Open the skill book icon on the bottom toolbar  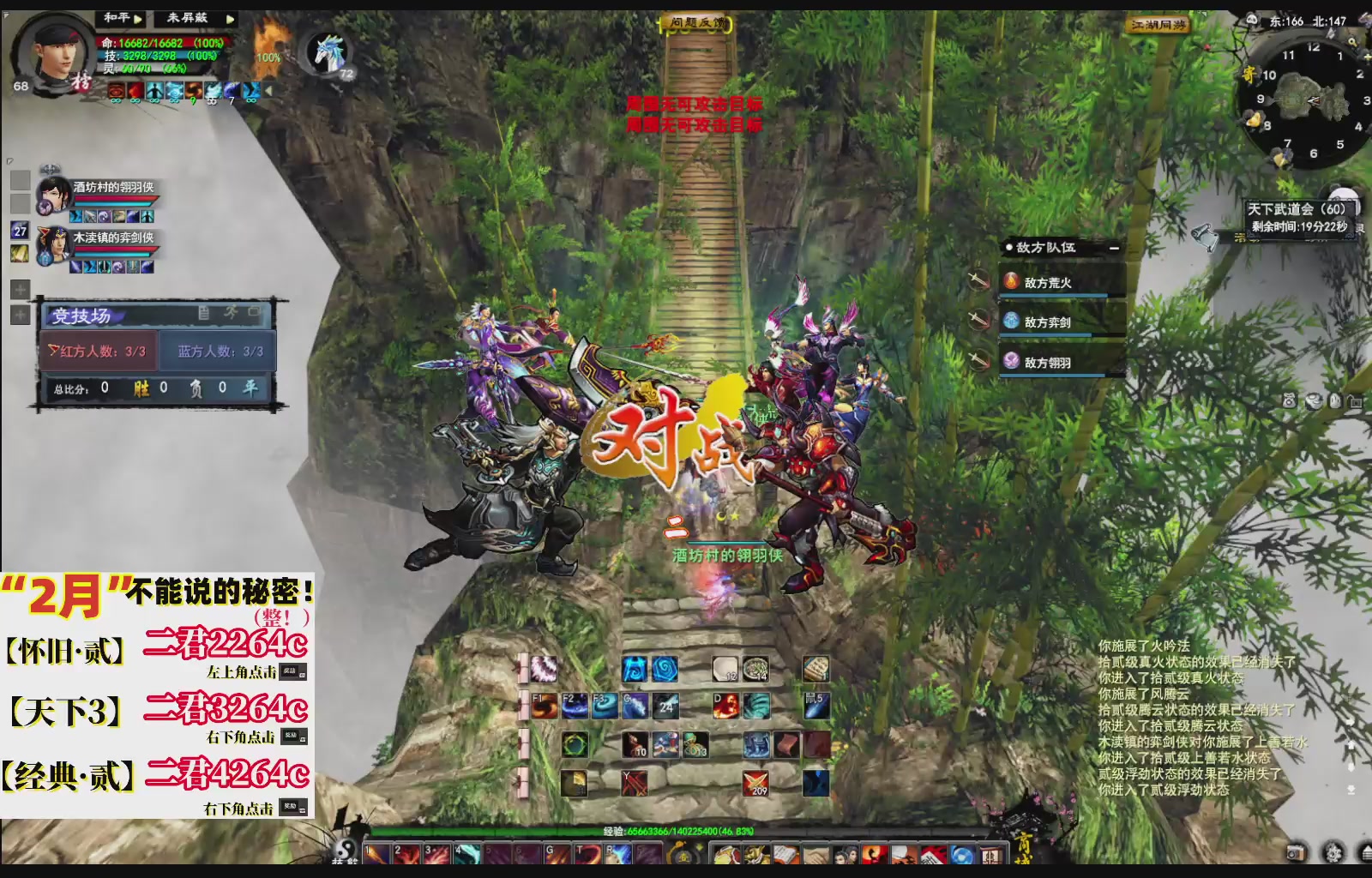pyautogui.click(x=785, y=856)
